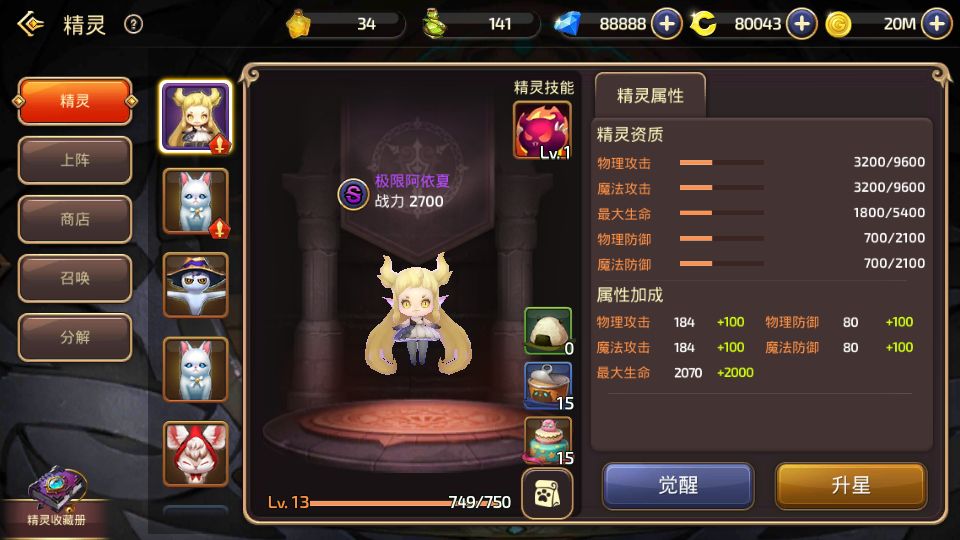This screenshot has height=540, width=960.
Task: Open the help question mark icon
Action: click(133, 25)
